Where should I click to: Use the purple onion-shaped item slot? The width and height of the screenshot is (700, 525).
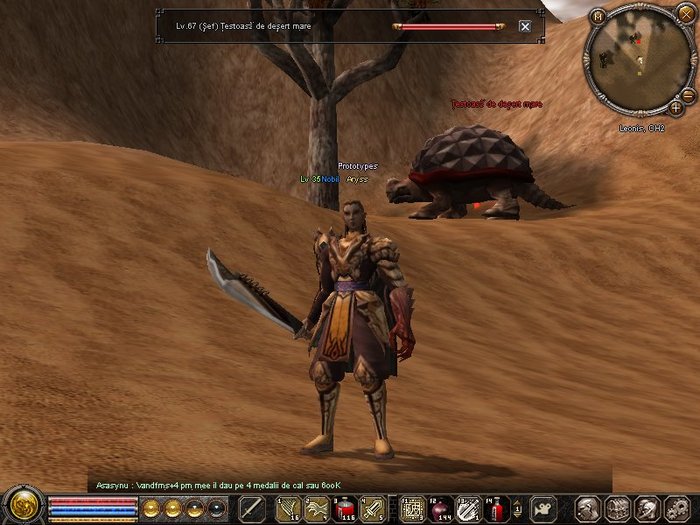(440, 507)
